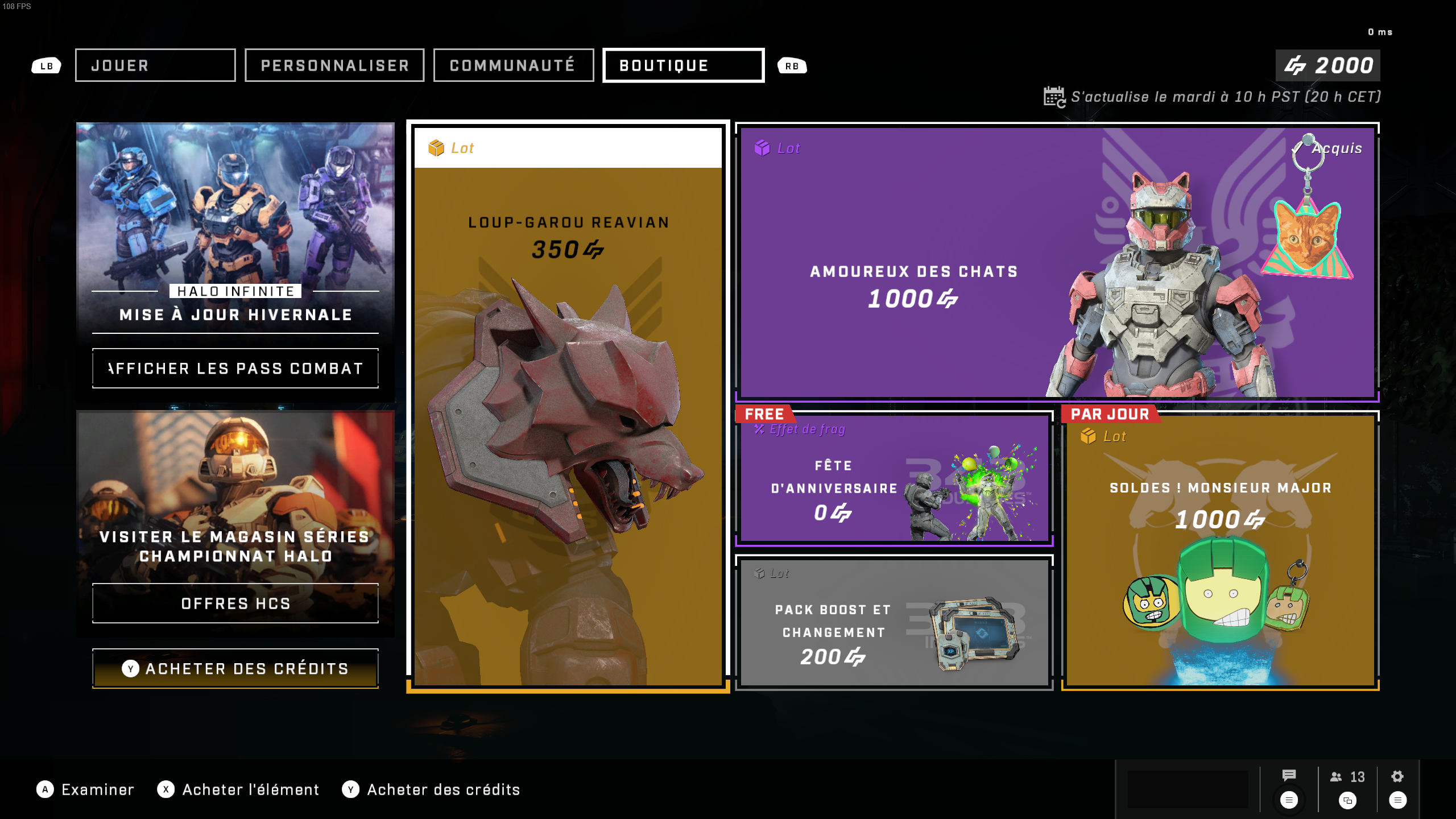
Task: View the Pack Boost et Changement offer
Action: [x=894, y=623]
